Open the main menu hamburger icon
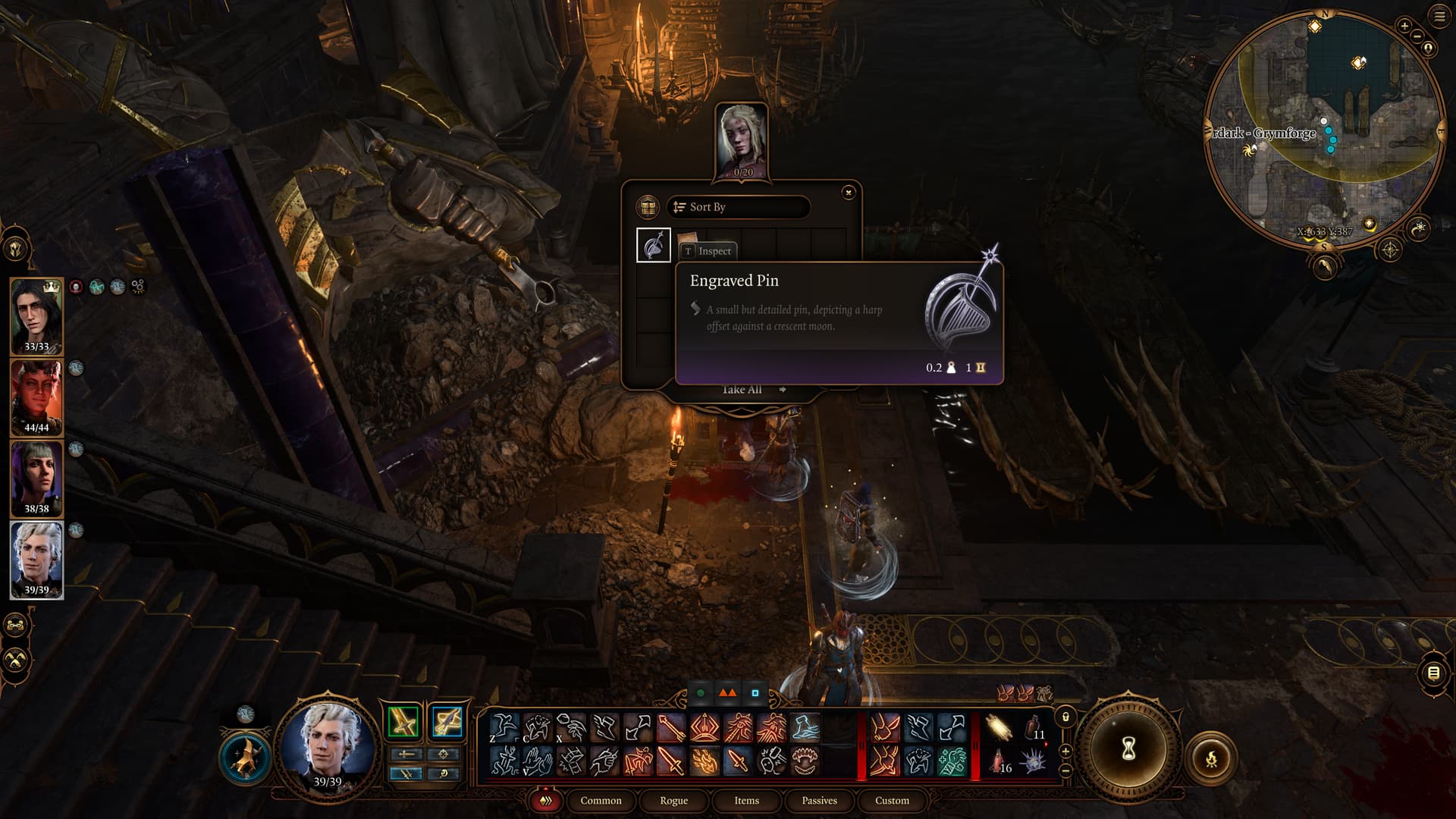1456x819 pixels. (1439, 17)
